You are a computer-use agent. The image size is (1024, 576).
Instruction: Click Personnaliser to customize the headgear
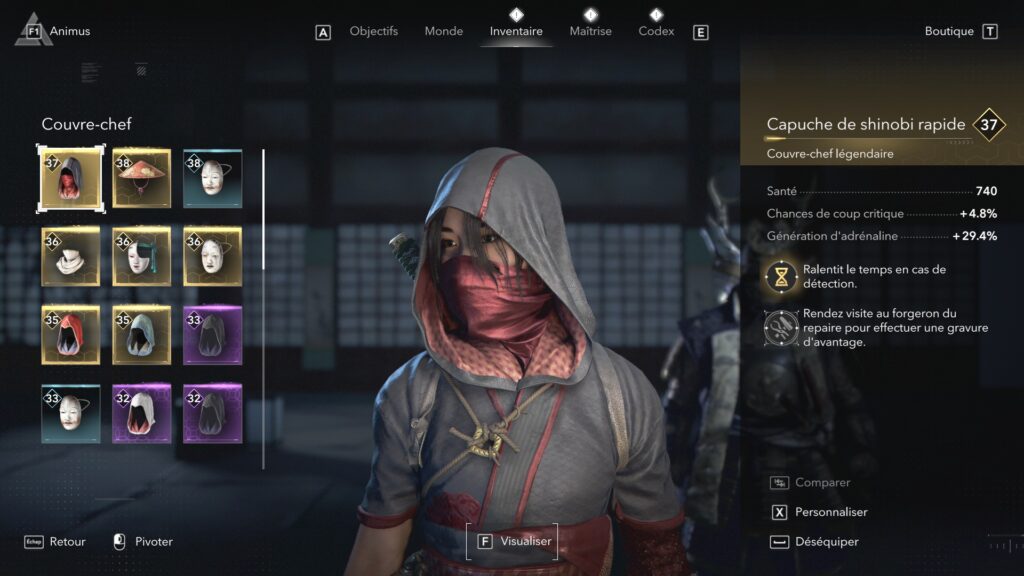click(x=830, y=512)
